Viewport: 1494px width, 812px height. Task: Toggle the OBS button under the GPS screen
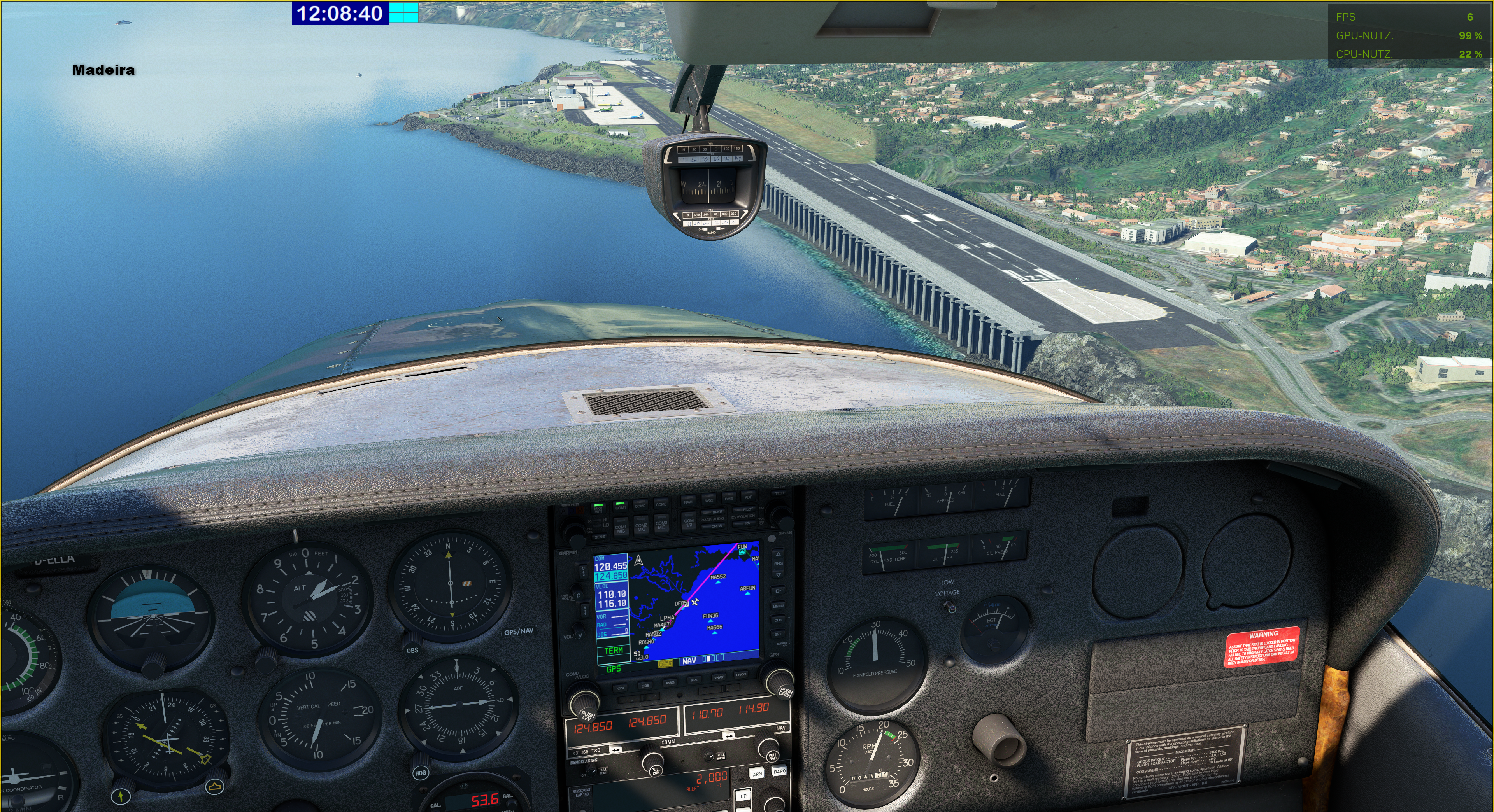[645, 686]
